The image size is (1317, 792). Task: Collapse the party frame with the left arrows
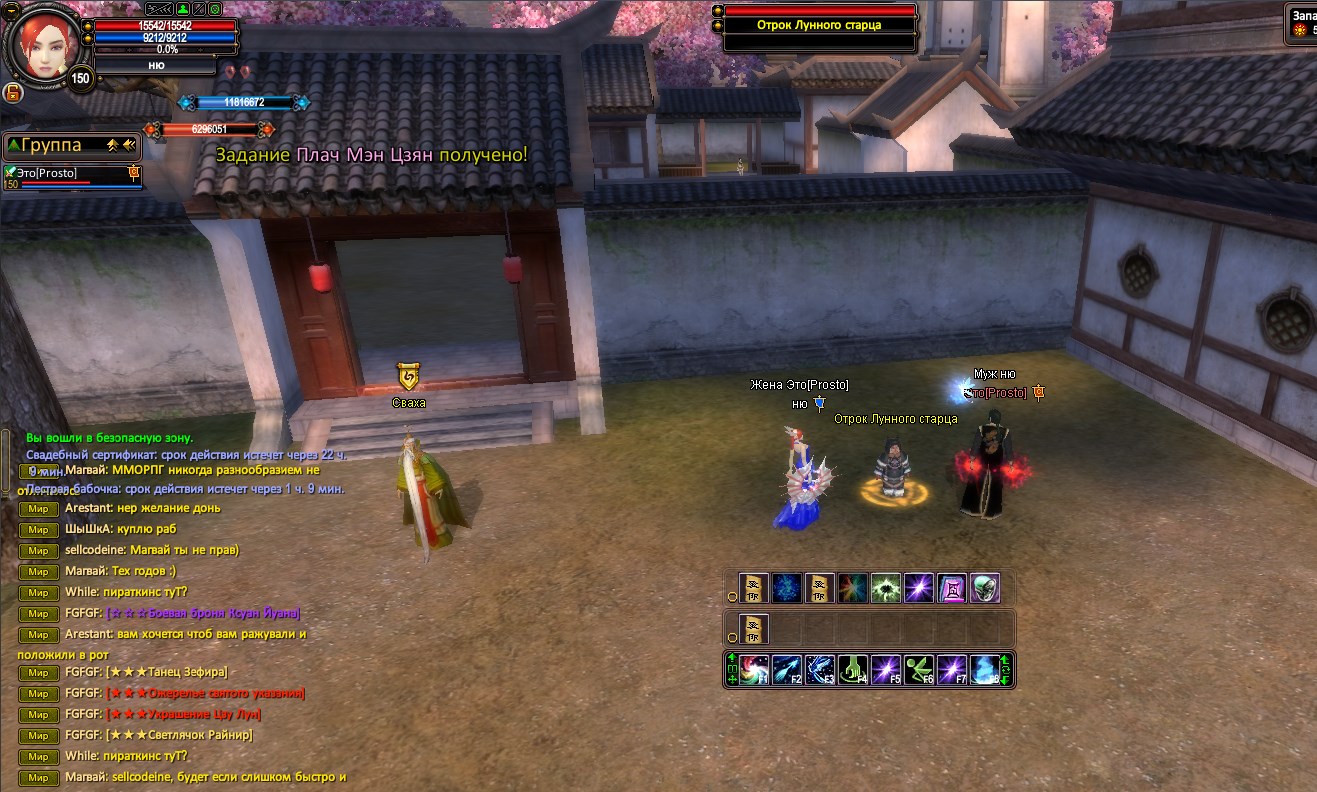(x=127, y=145)
